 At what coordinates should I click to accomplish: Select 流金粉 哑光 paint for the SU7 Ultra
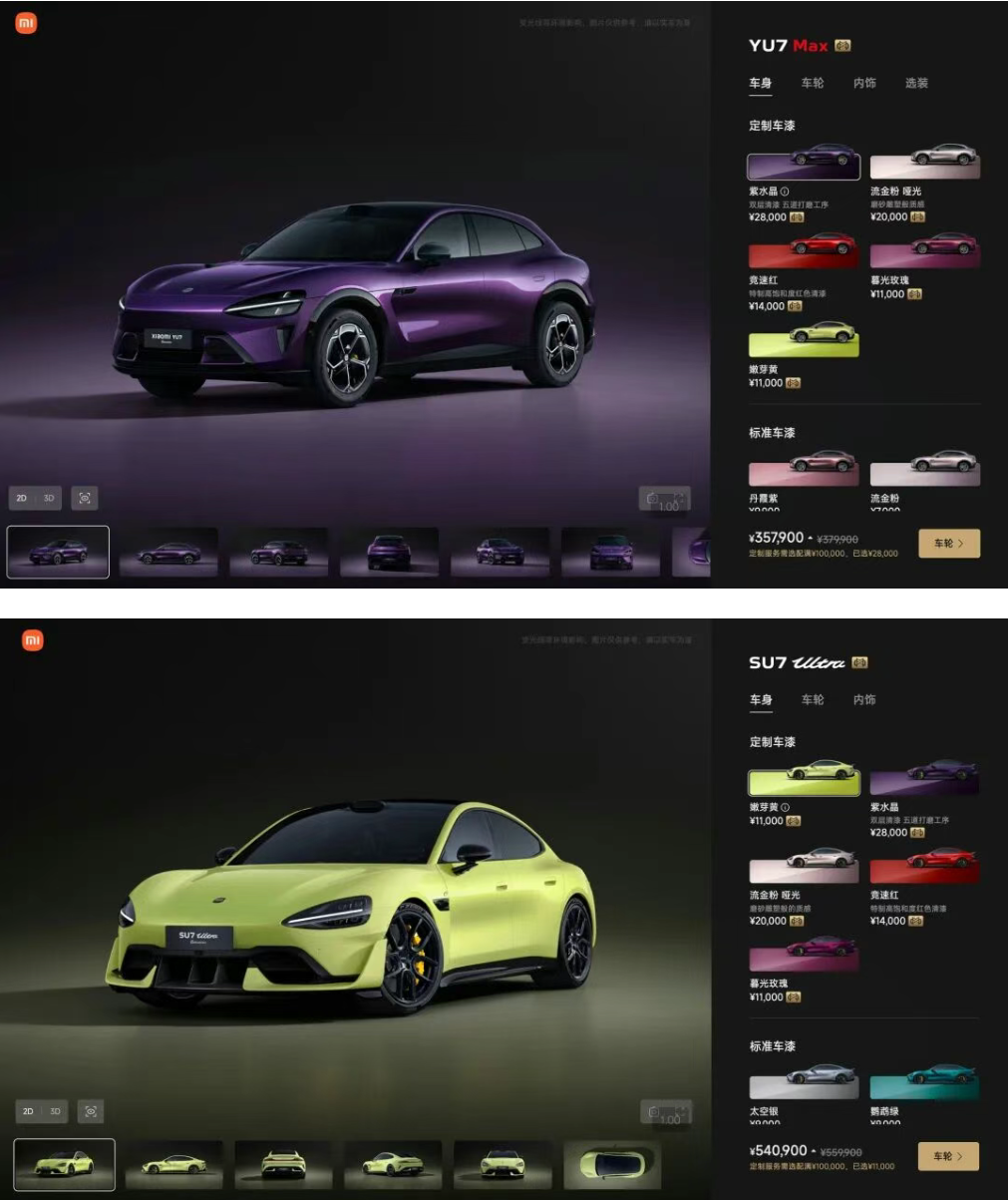point(804,865)
